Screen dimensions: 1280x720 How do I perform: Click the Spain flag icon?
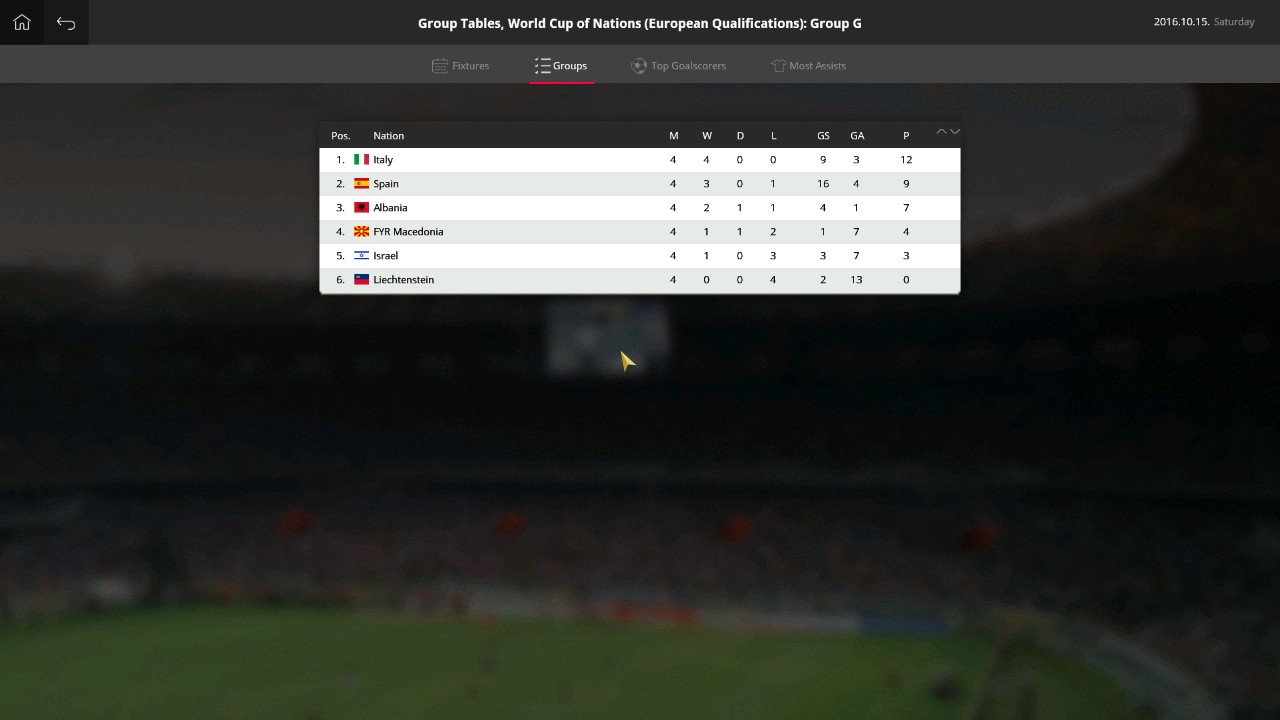[361, 183]
